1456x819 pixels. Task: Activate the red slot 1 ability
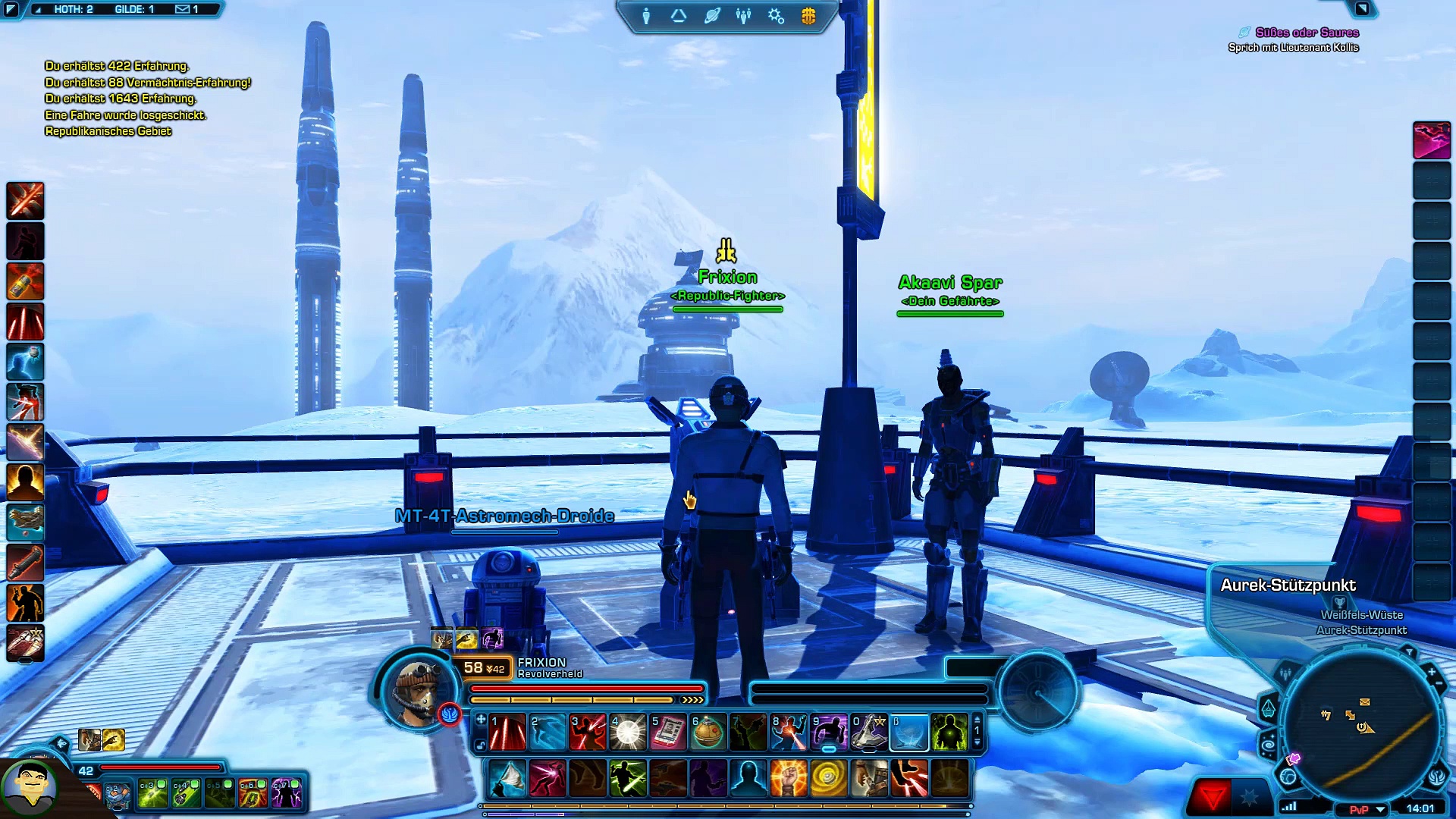coord(507,733)
